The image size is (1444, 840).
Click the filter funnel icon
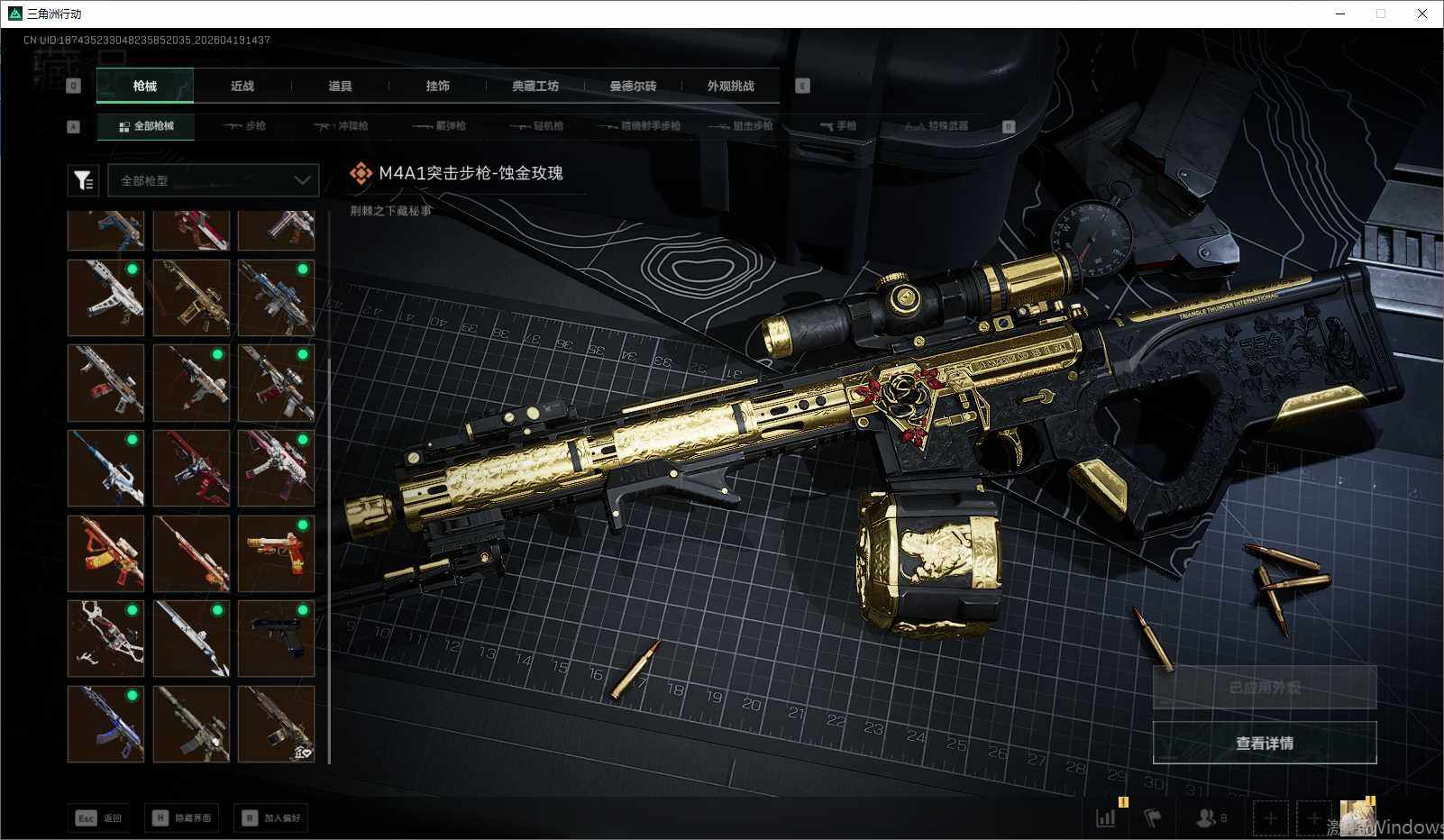pos(83,180)
